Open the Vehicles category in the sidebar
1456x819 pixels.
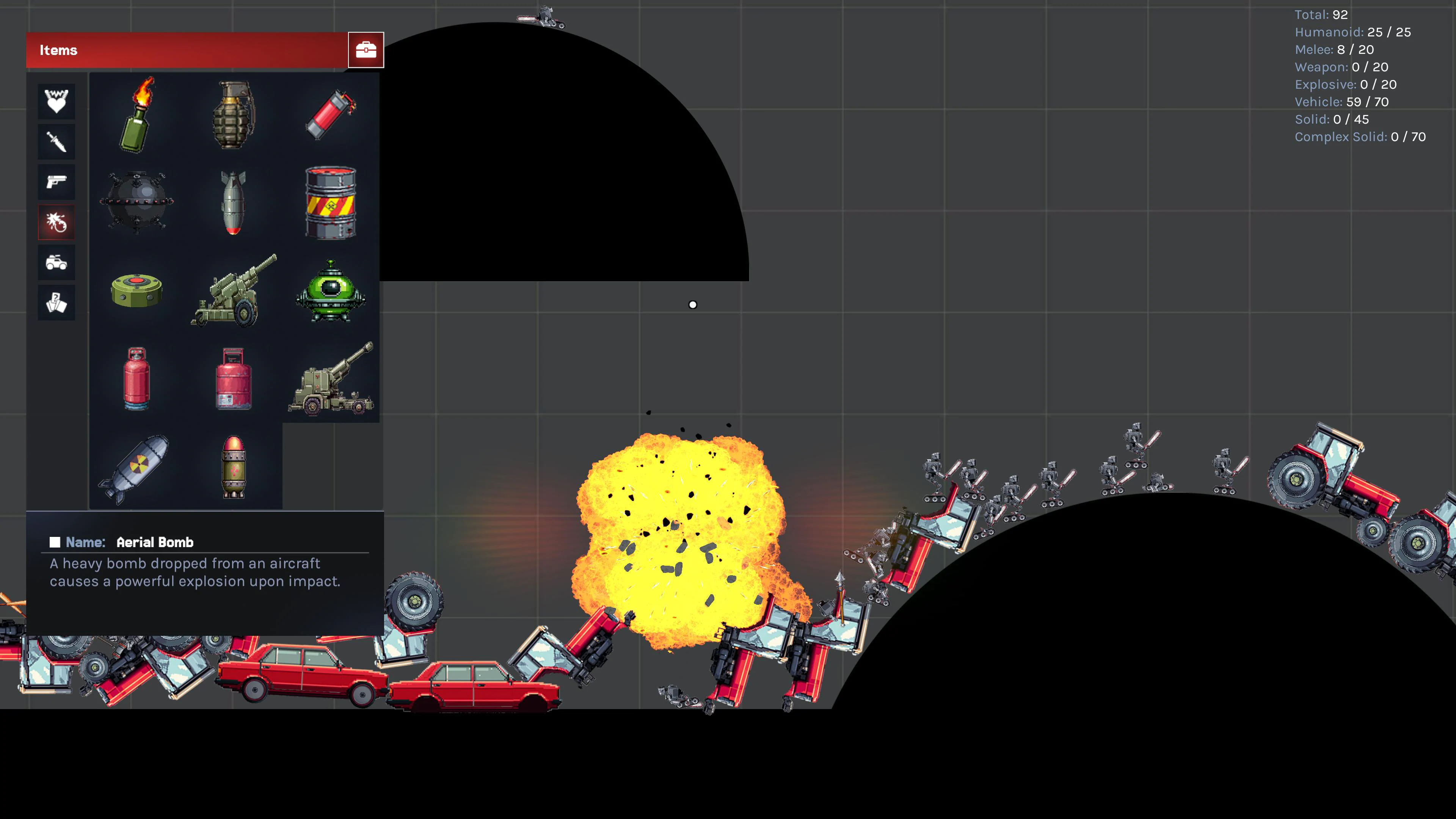[56, 263]
